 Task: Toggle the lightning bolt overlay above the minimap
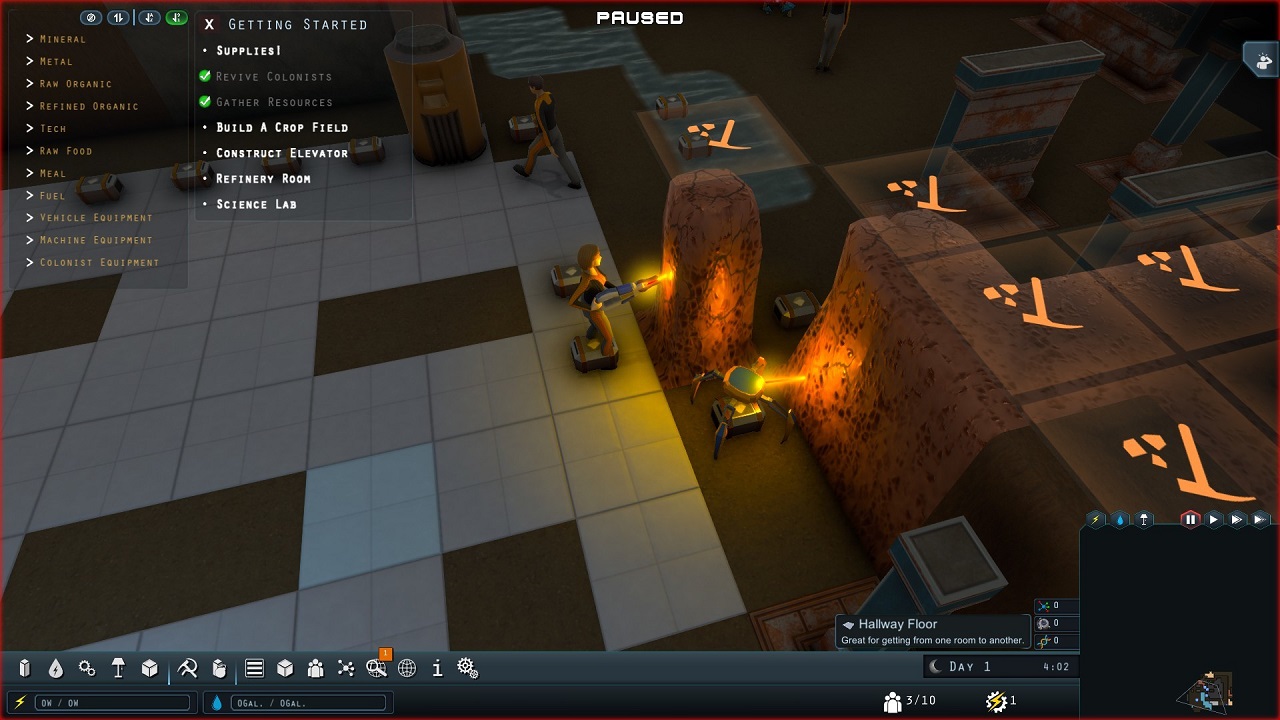[1096, 519]
